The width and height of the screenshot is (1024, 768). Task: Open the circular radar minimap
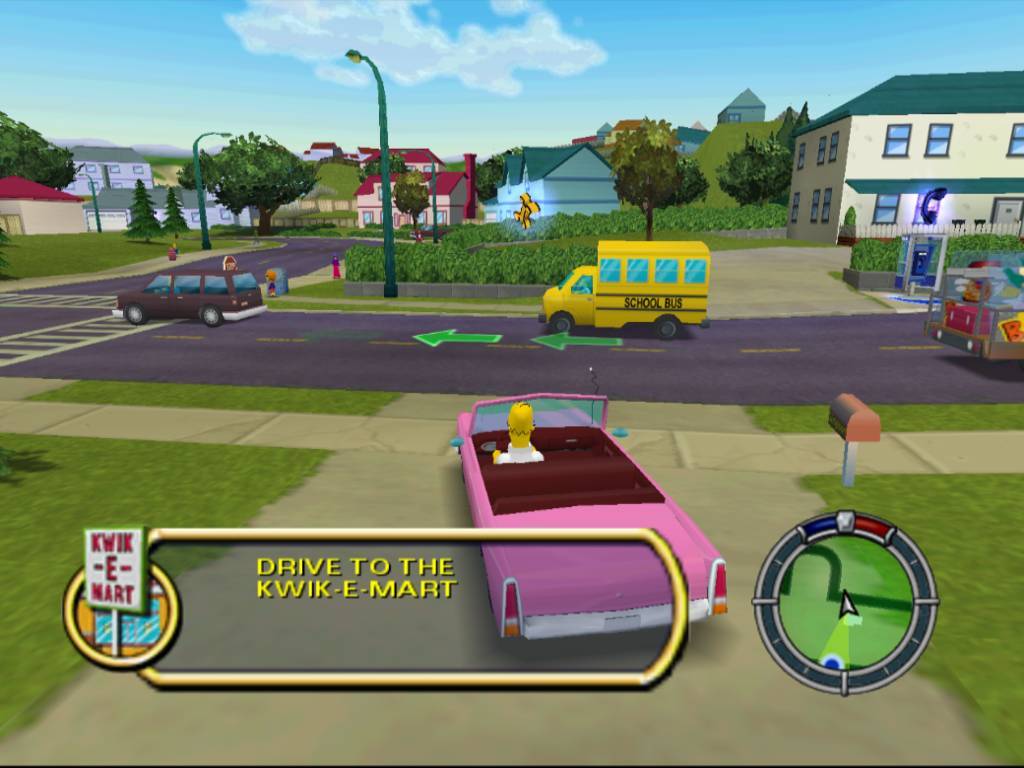(845, 603)
